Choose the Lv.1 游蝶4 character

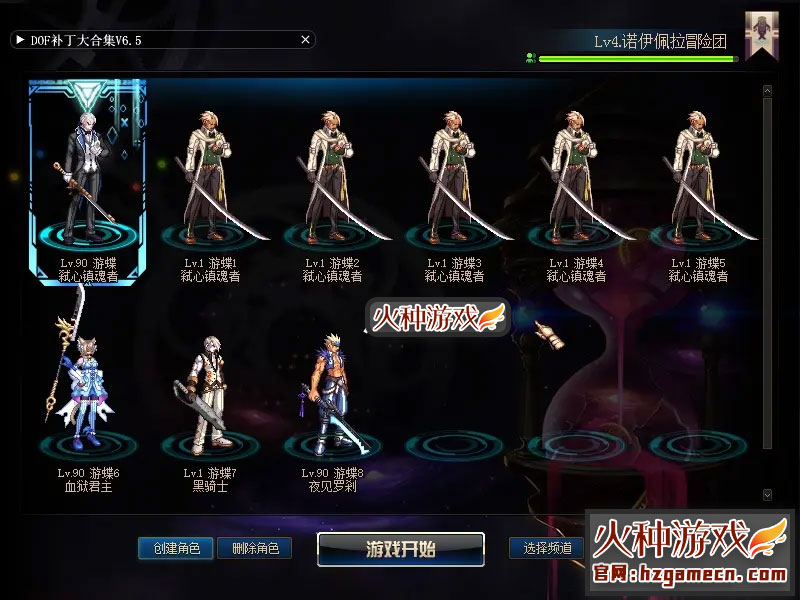[x=576, y=180]
